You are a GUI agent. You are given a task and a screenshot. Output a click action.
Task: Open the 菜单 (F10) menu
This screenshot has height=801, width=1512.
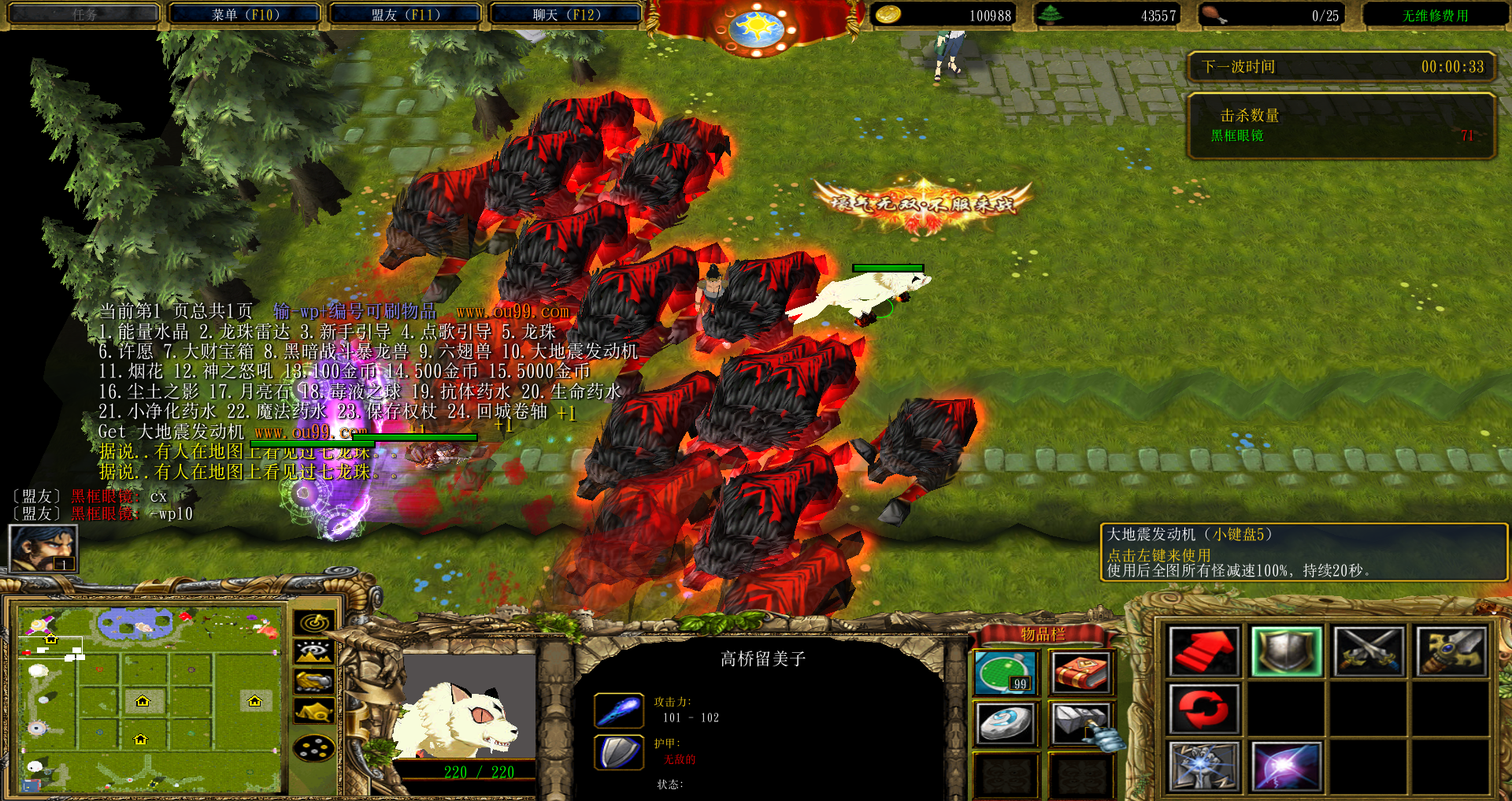[x=245, y=14]
